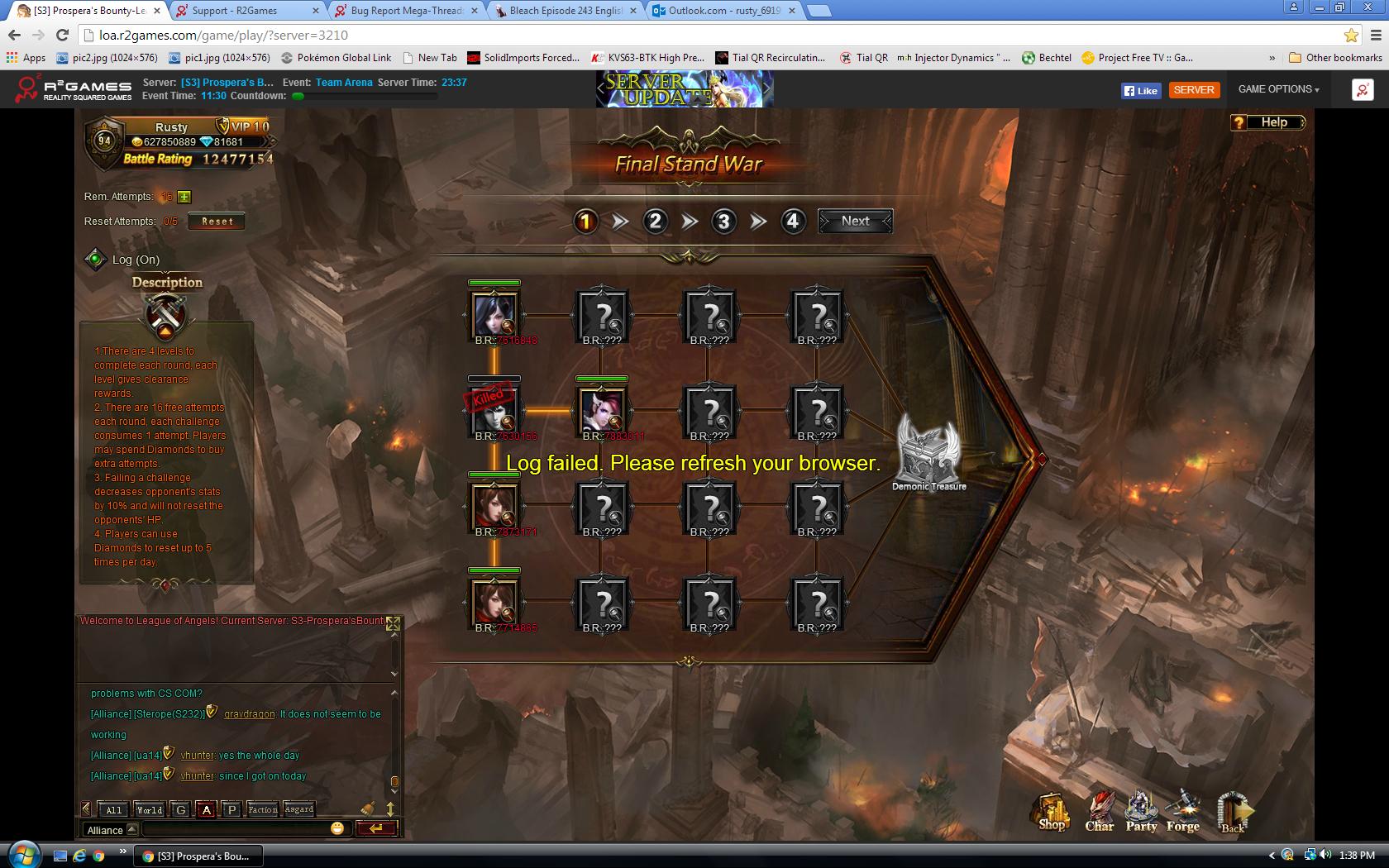Open the Game Options dropdown

click(1278, 89)
